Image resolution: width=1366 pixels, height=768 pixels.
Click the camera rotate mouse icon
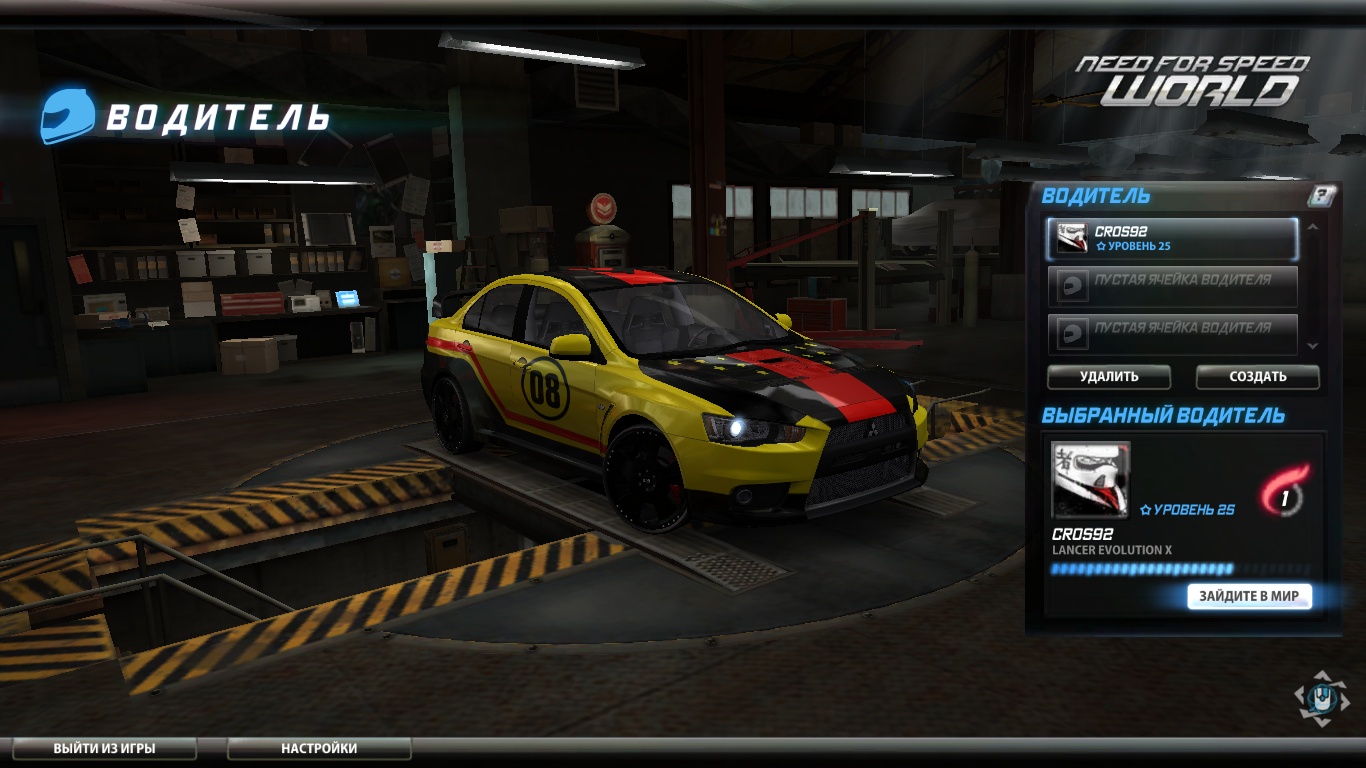1321,698
